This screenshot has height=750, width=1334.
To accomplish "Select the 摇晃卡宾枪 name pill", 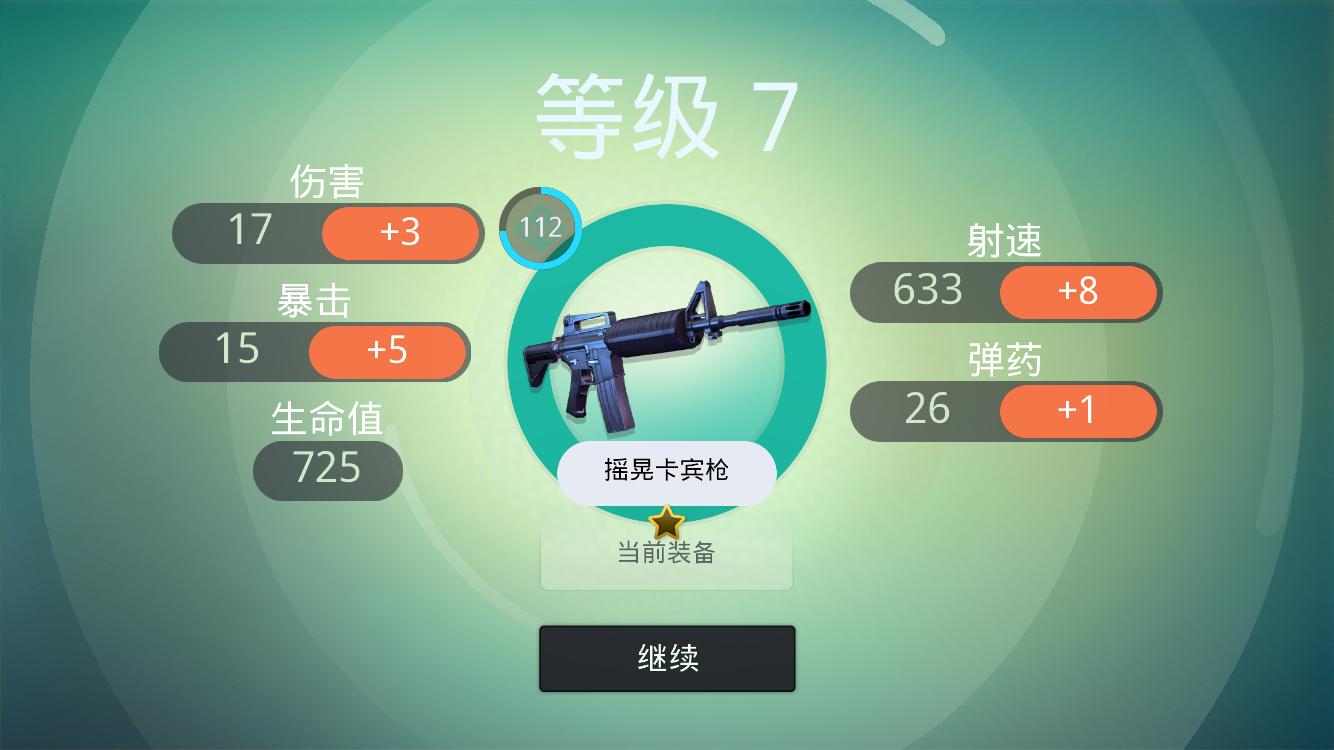I will pos(666,471).
